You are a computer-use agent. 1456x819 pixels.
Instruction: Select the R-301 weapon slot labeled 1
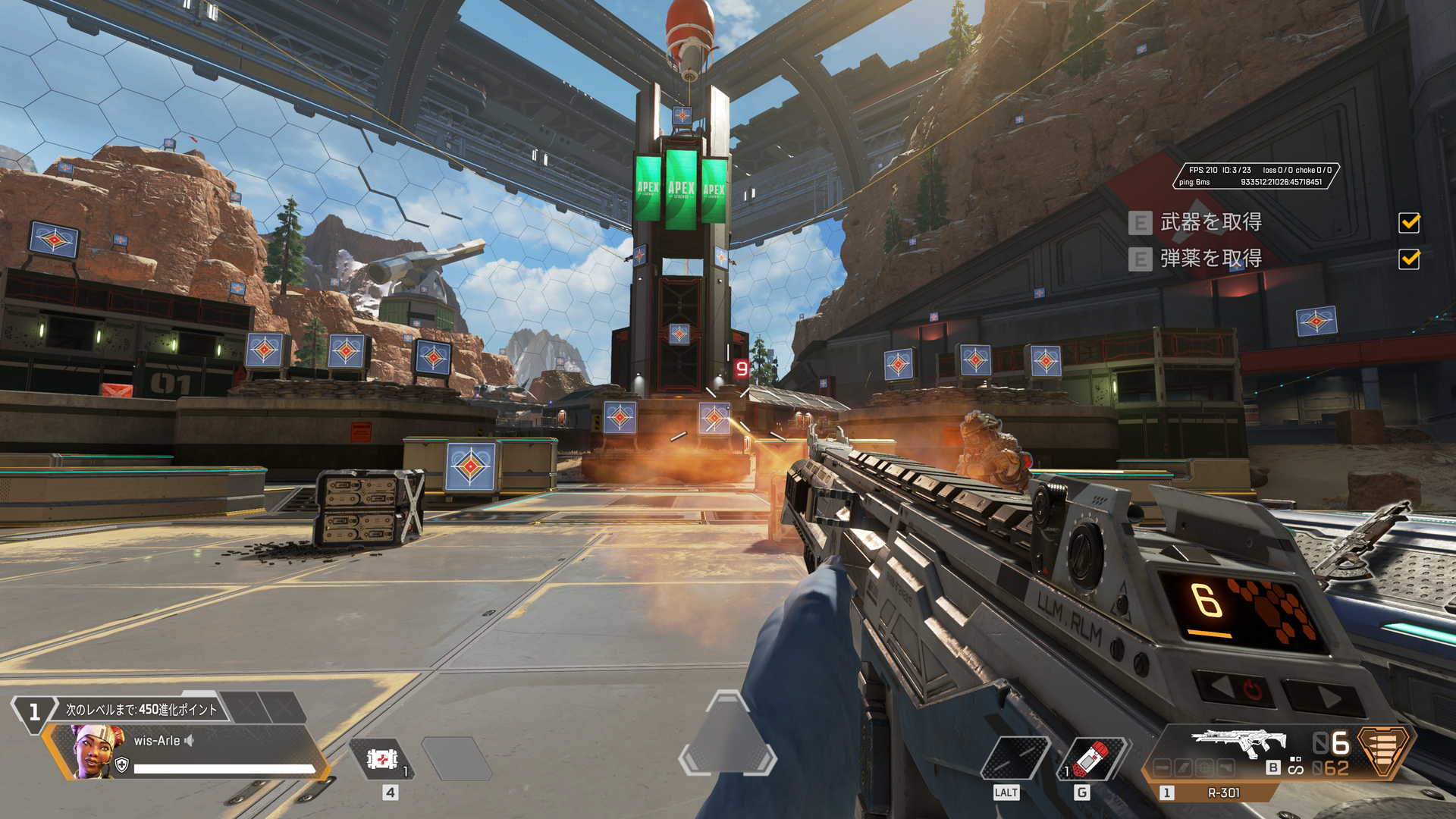click(x=1166, y=792)
